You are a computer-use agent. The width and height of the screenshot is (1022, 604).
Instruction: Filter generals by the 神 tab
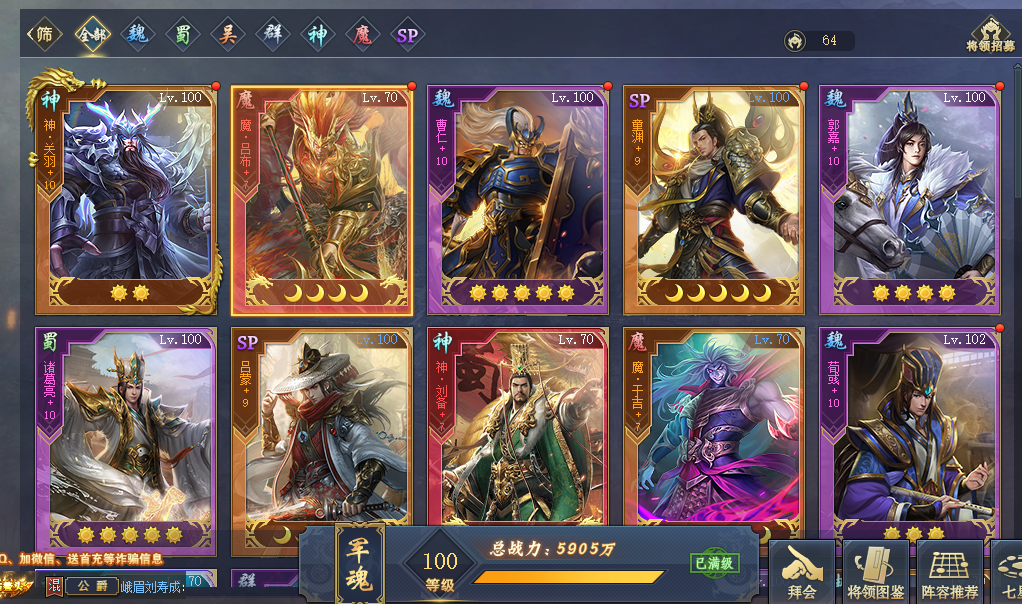tap(317, 35)
